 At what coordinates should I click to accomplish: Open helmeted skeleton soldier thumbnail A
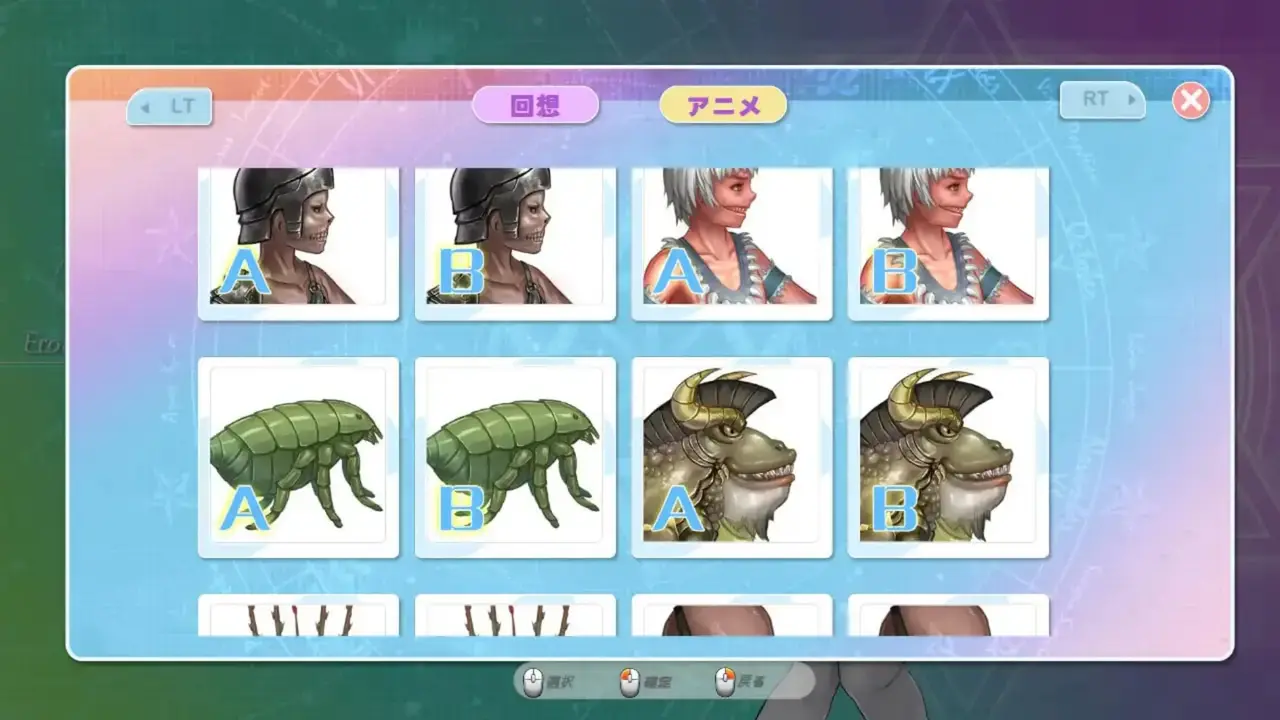(298, 242)
